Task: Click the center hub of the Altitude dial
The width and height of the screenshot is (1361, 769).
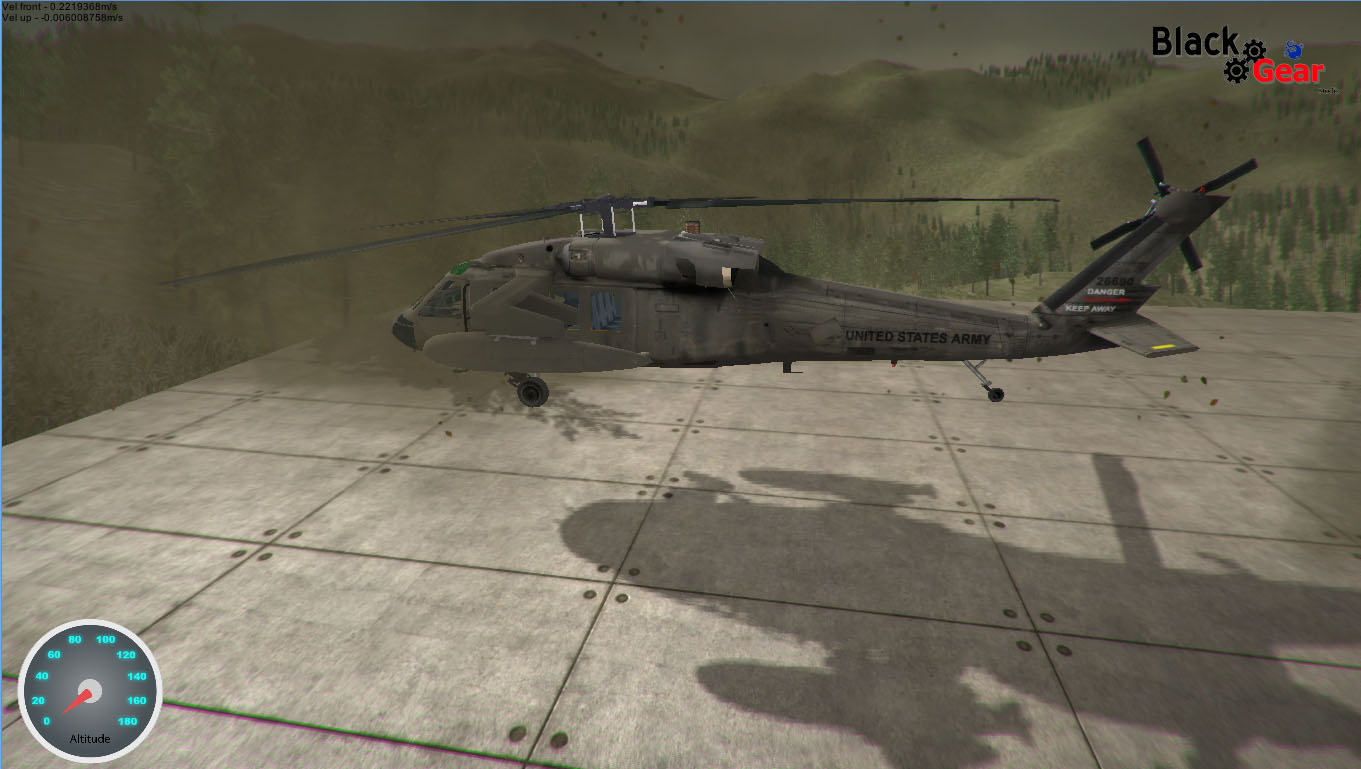Action: pyautogui.click(x=90, y=692)
